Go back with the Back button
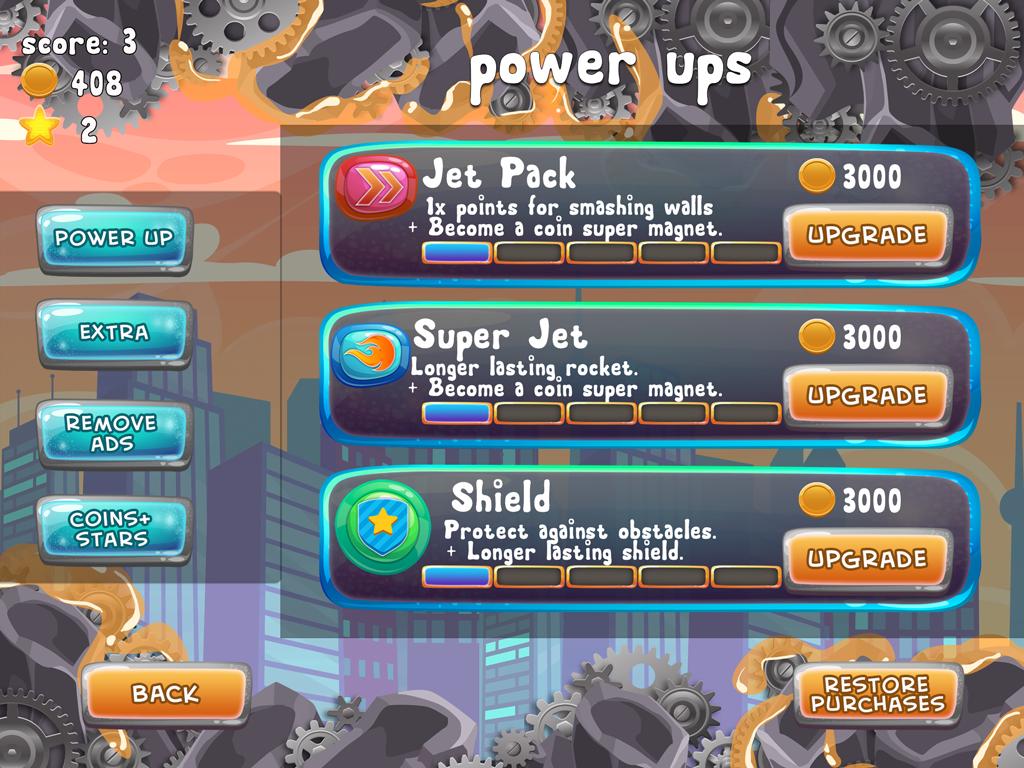 165,693
